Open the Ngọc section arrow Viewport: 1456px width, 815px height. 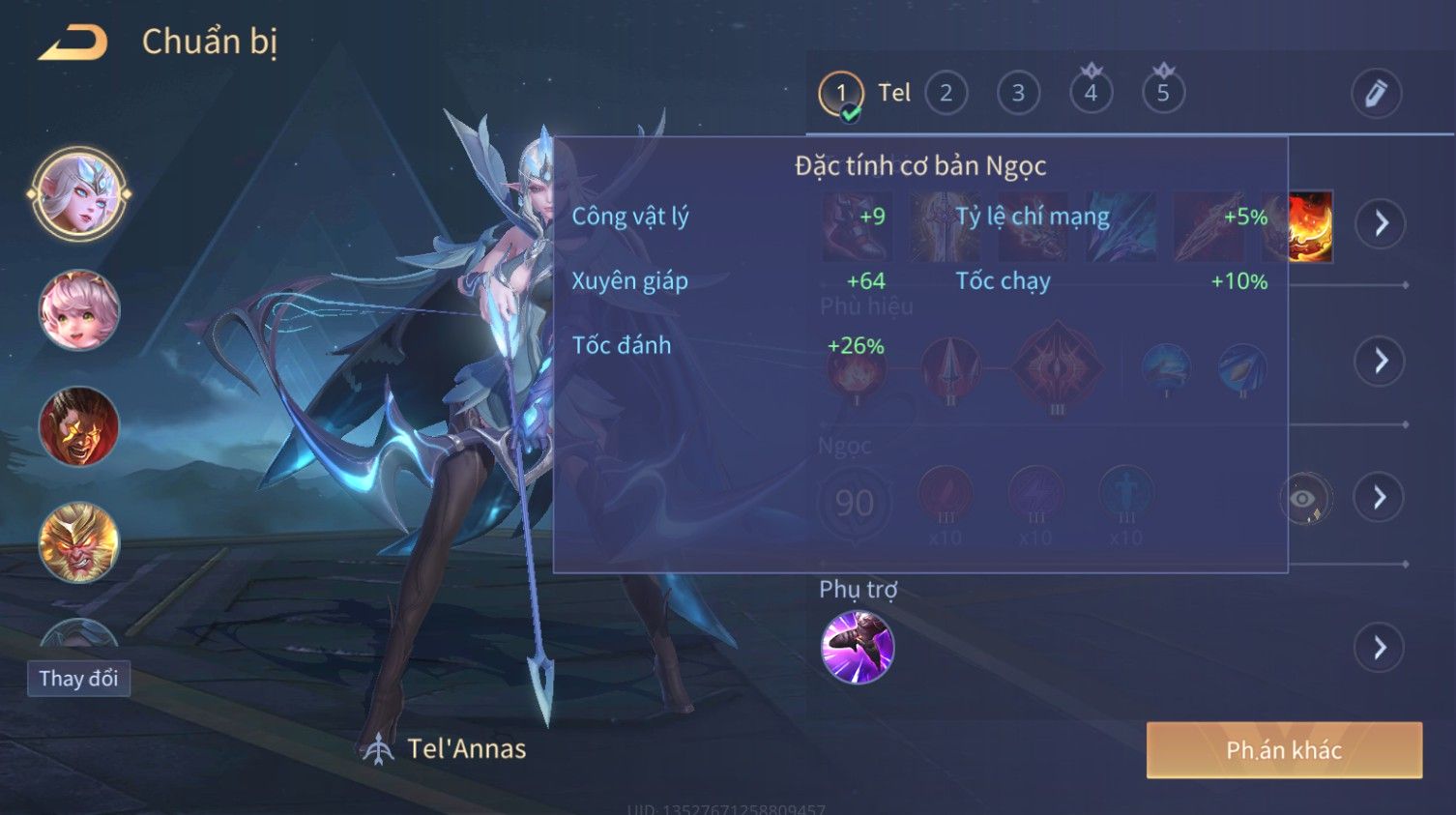(1380, 498)
